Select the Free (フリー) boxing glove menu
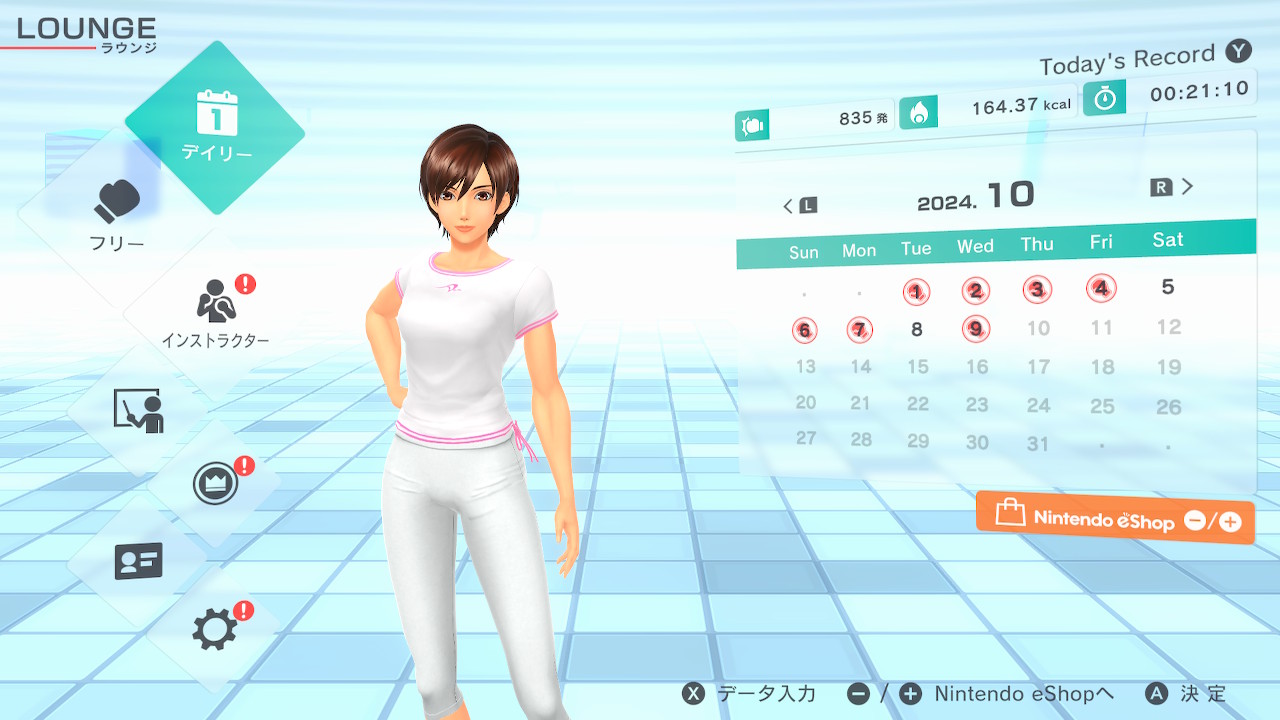This screenshot has height=720, width=1280. 117,213
